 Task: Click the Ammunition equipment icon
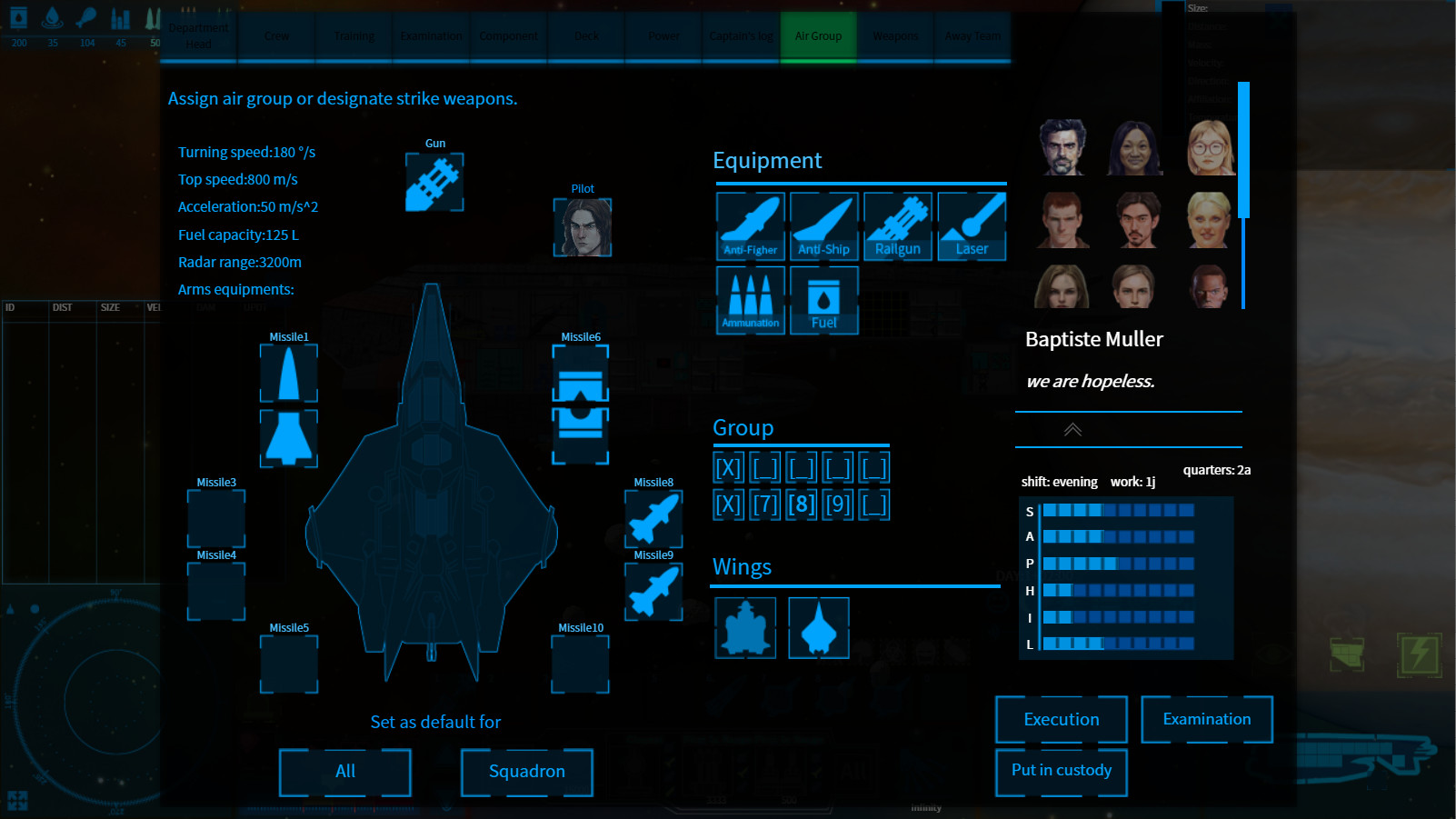(750, 299)
